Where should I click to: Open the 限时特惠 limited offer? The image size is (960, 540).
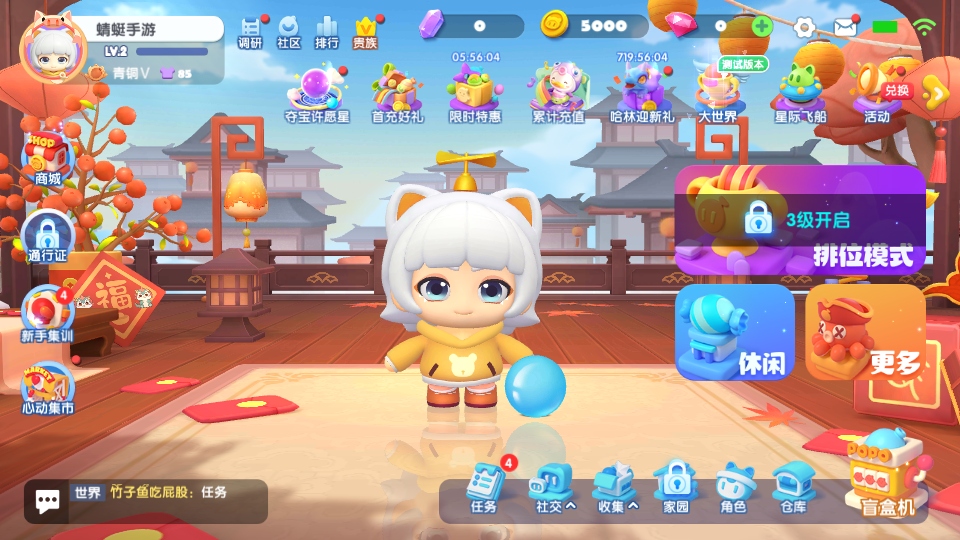click(x=475, y=93)
